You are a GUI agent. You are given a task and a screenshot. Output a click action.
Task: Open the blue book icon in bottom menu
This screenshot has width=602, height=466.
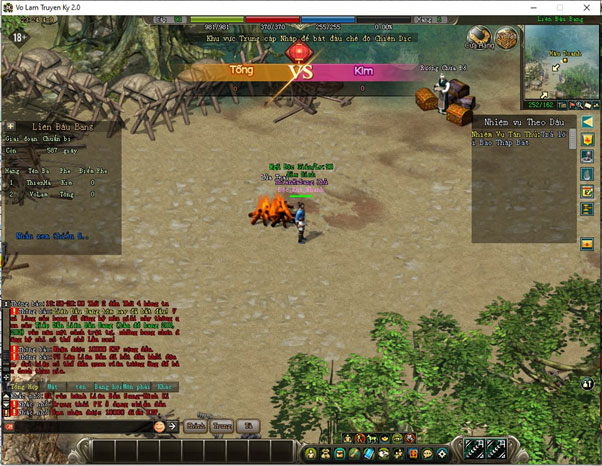368,455
